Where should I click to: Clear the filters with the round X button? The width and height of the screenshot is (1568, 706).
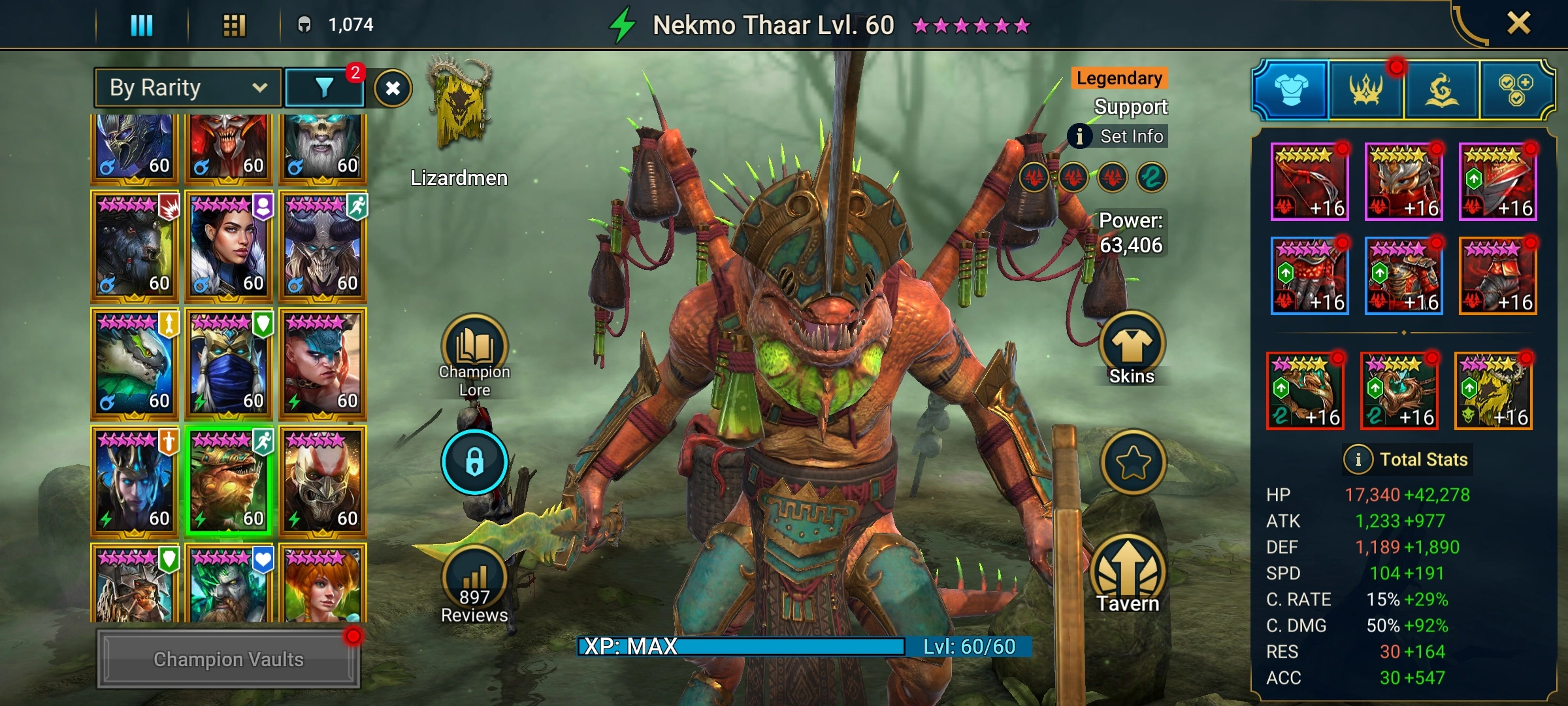(393, 88)
